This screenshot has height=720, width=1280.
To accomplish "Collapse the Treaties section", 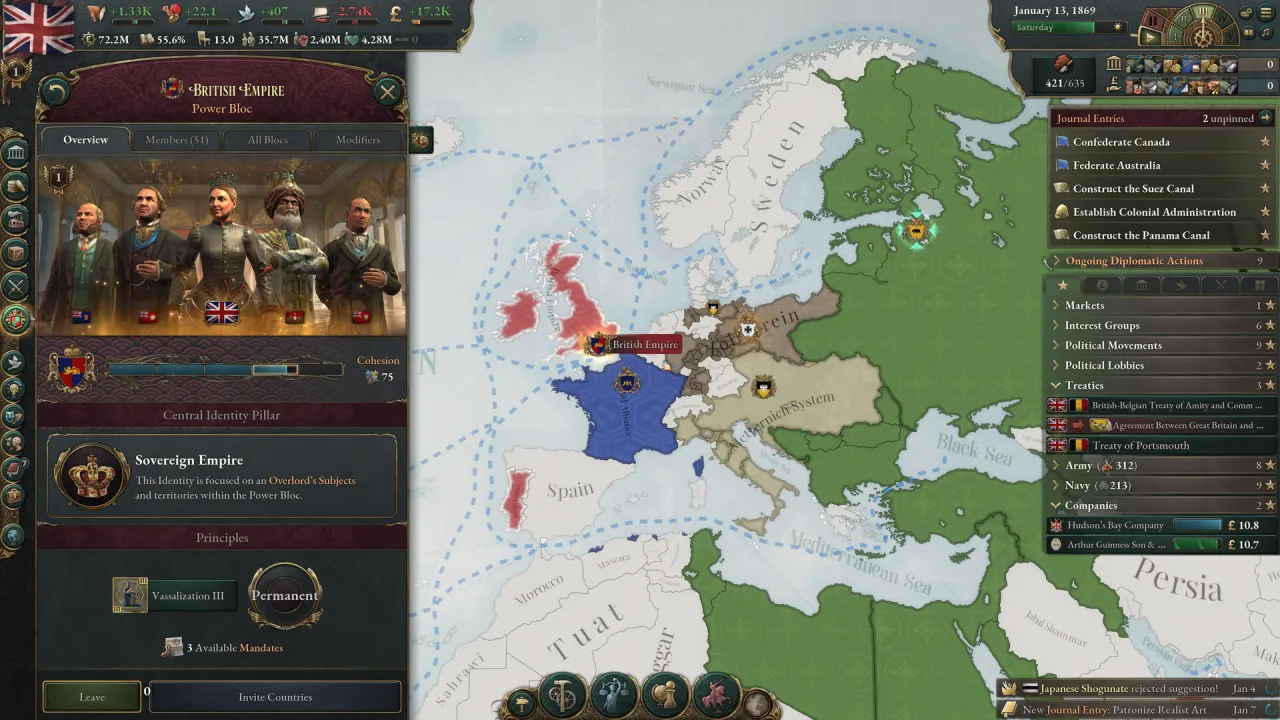I will 1056,385.
